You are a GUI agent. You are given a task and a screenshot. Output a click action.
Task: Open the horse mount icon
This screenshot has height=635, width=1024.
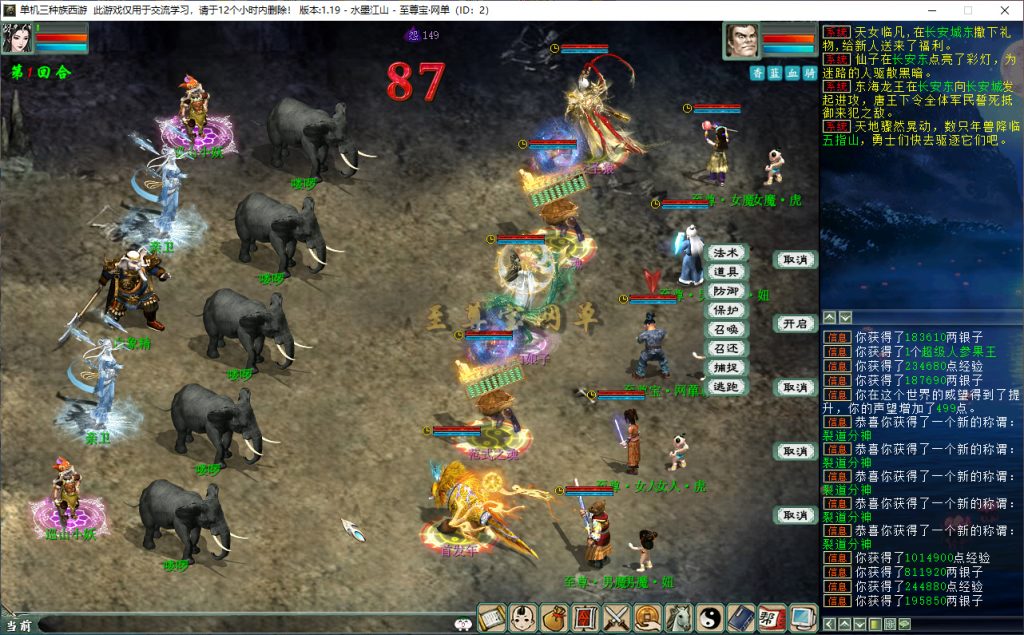(x=679, y=618)
